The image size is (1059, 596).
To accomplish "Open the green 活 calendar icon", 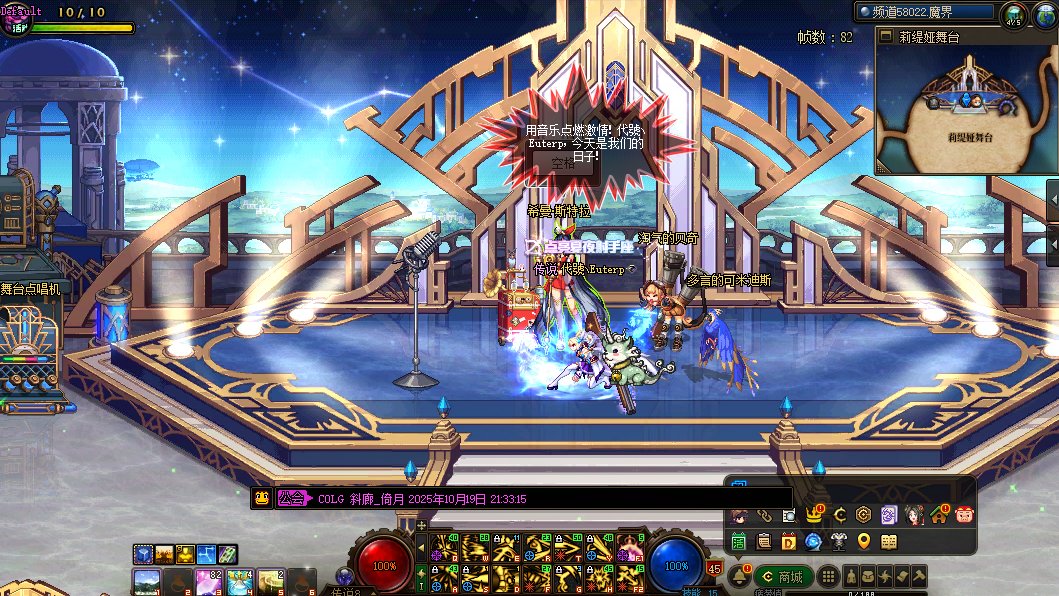I will [x=739, y=542].
